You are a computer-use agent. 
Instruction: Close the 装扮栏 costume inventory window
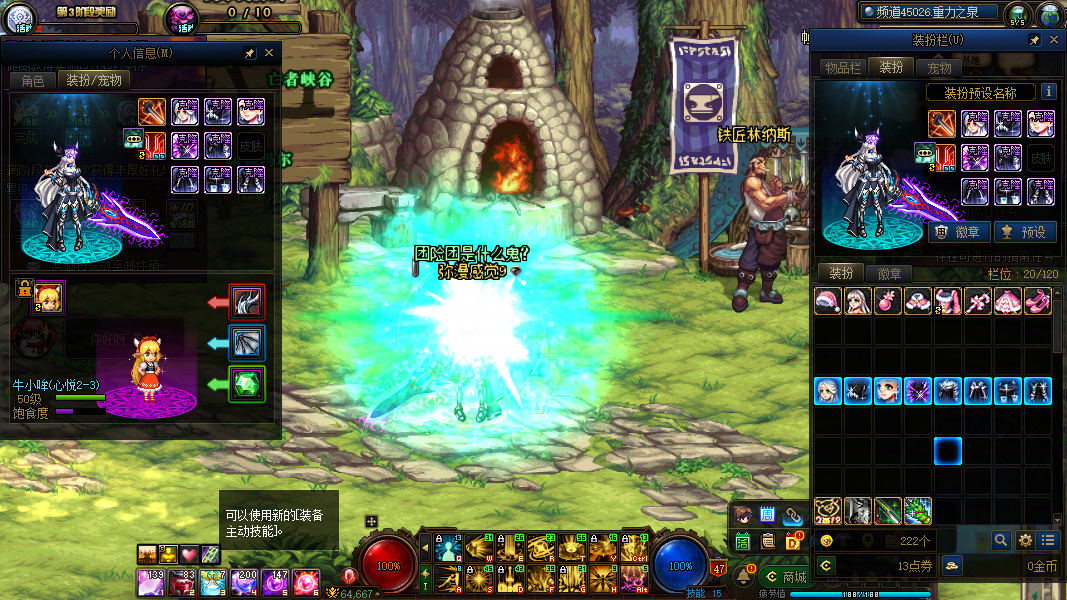[x=1054, y=40]
